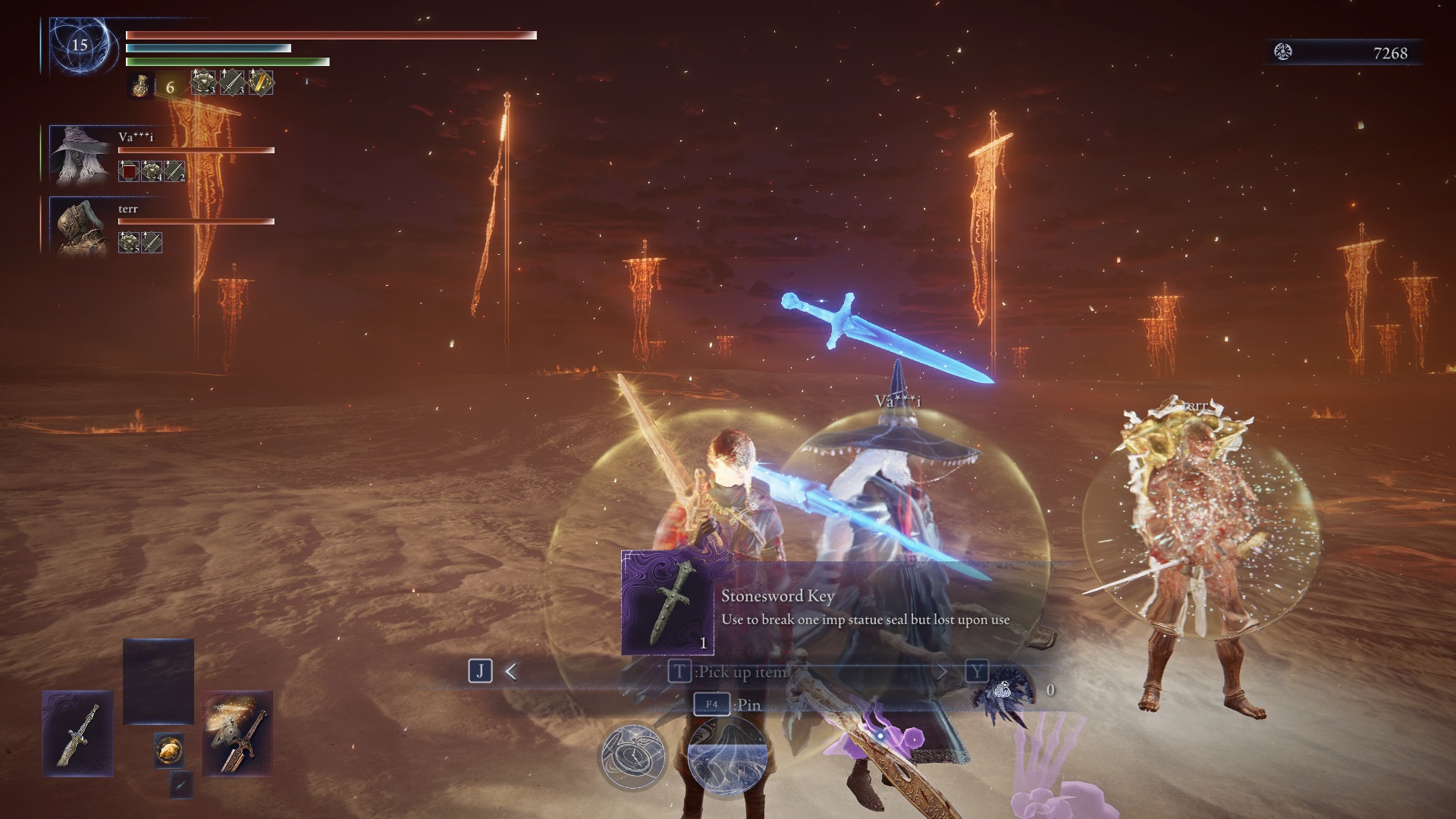Inspect Va***i's red square status icon
The height and width of the screenshot is (819, 1456).
129,171
